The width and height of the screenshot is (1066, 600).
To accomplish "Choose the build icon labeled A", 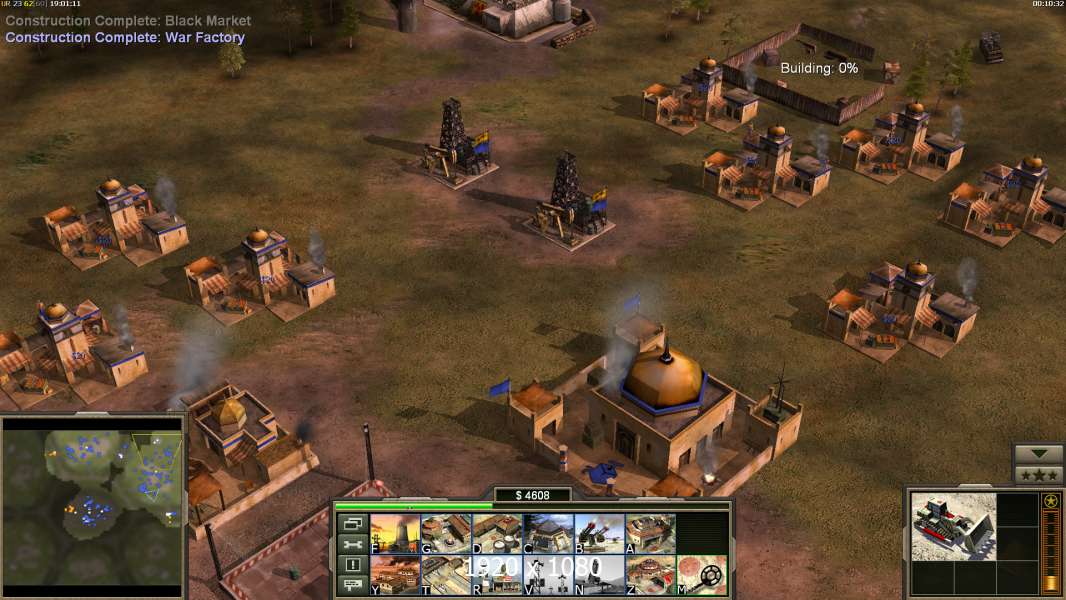I will pos(650,533).
